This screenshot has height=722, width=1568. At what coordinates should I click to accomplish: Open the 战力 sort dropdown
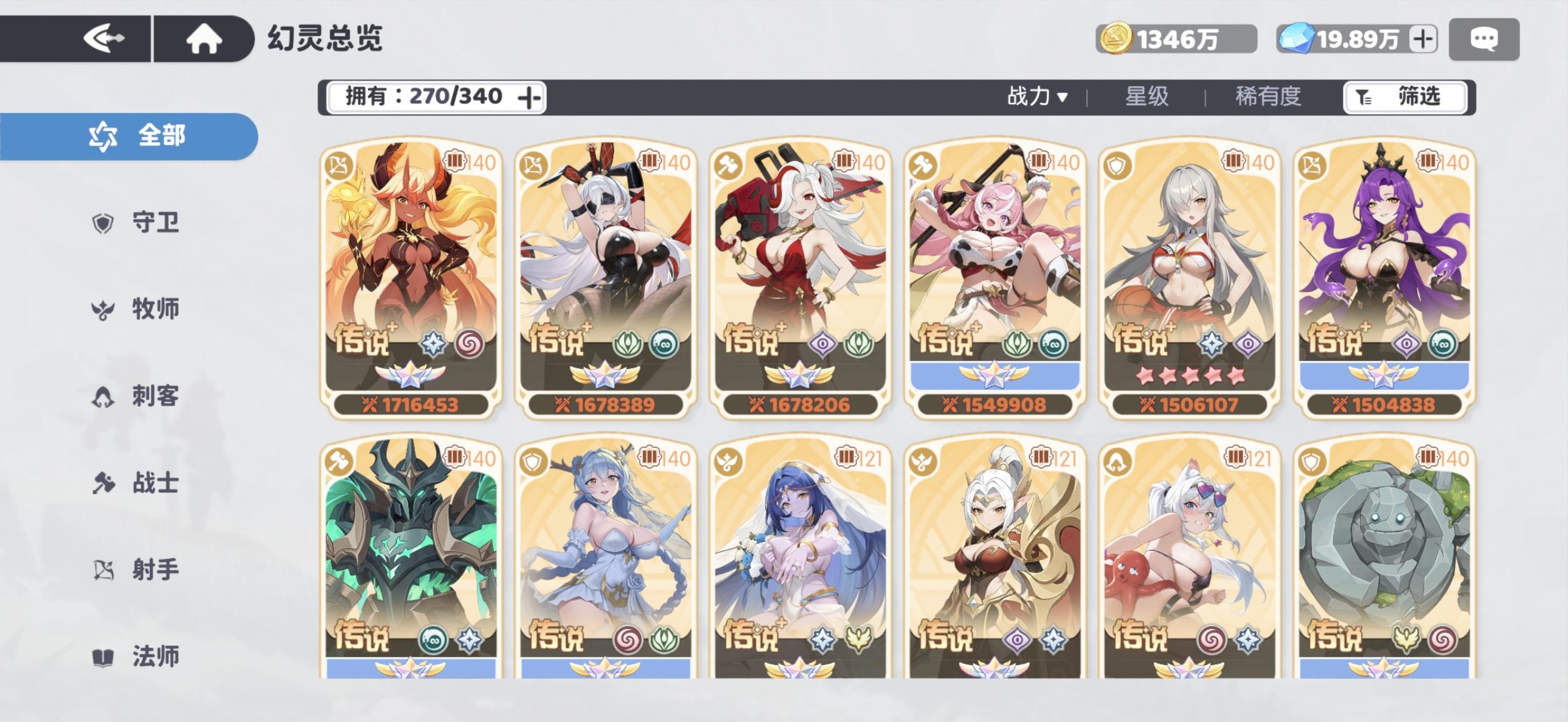[1037, 97]
